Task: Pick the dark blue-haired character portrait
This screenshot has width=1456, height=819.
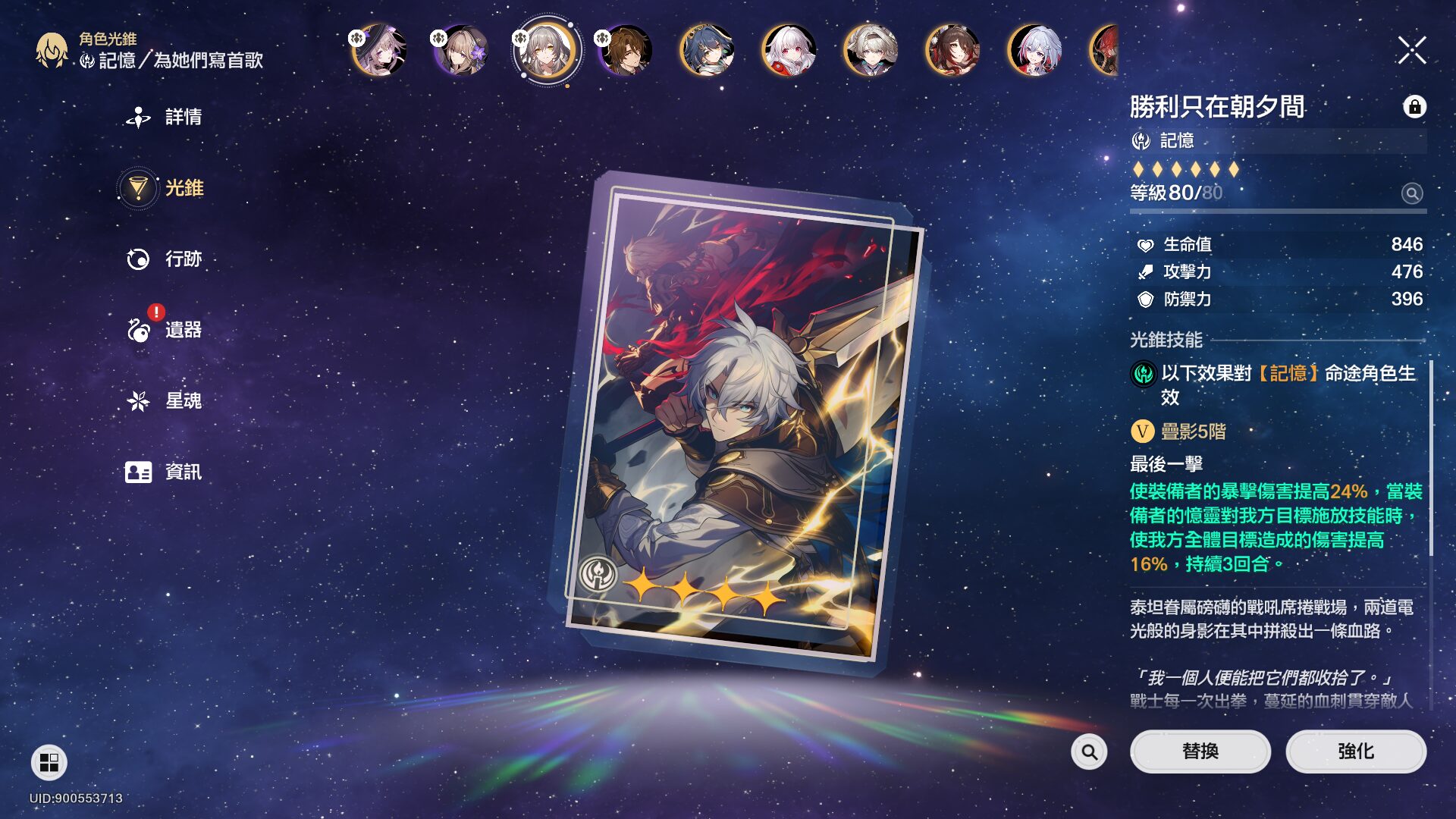Action: [x=707, y=51]
